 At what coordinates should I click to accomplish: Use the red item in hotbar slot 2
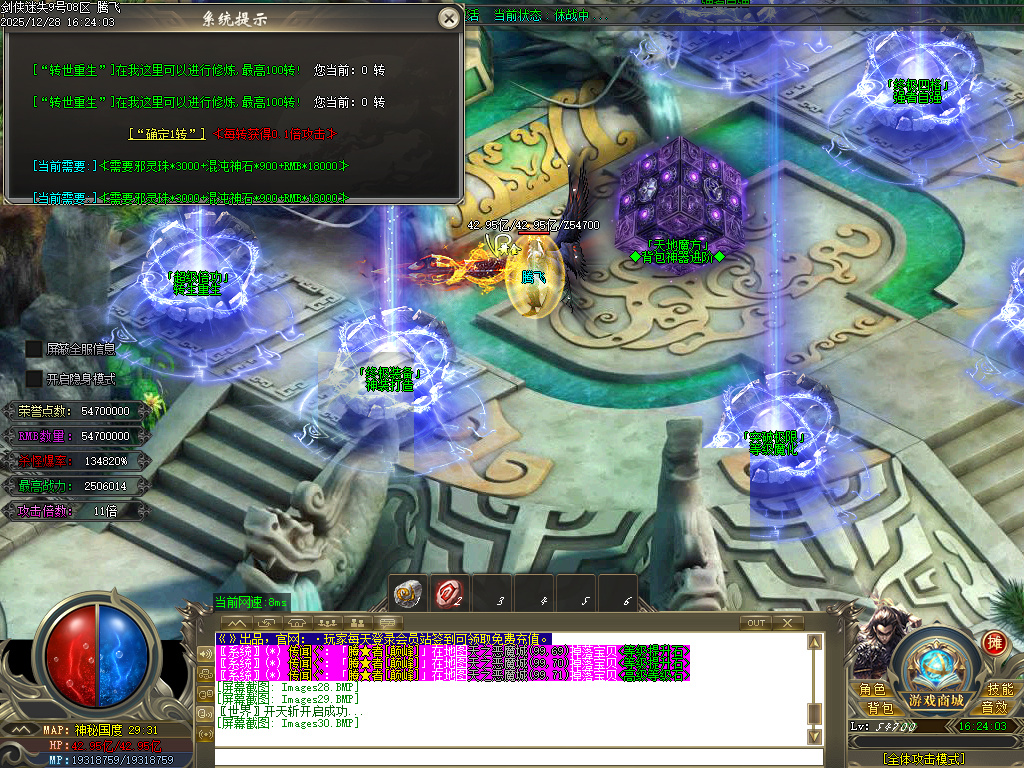tap(450, 594)
